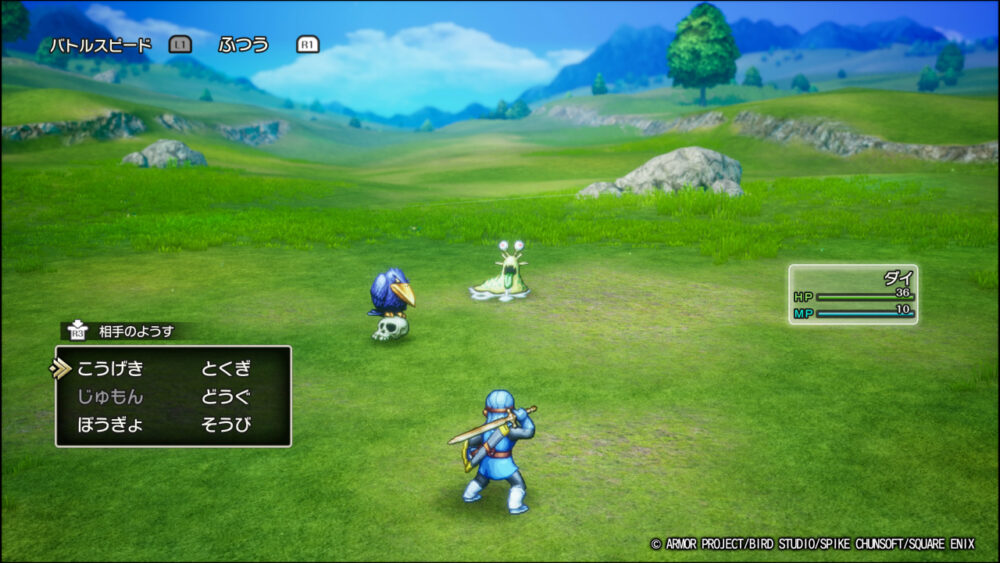Open the じゅもん spell command

point(110,396)
